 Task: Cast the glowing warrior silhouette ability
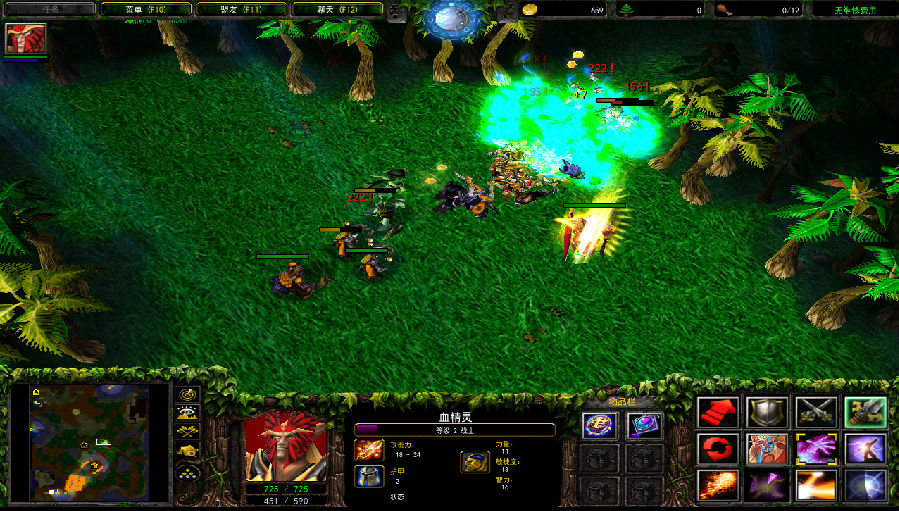[x=864, y=449]
